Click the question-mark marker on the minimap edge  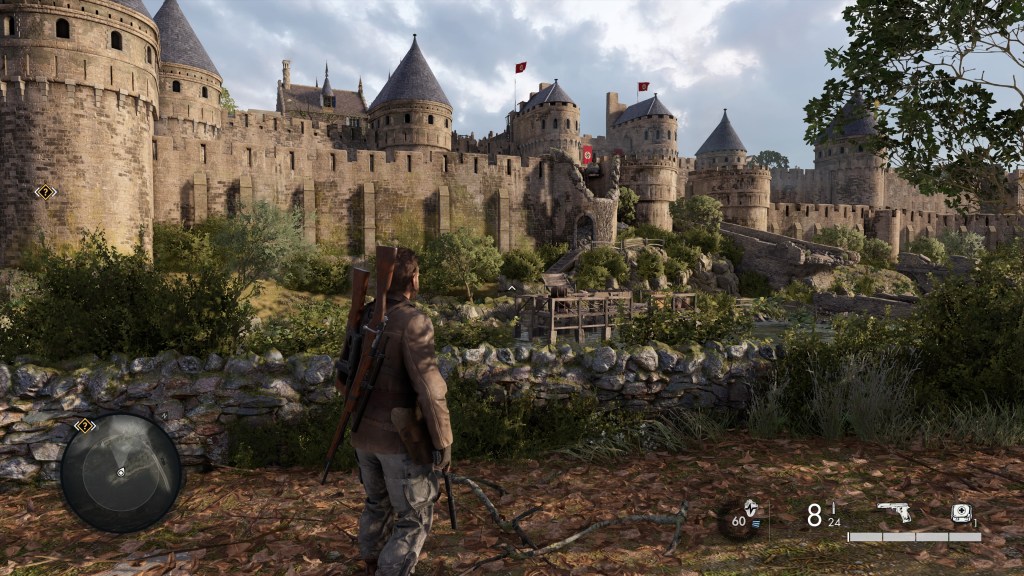pyautogui.click(x=85, y=426)
